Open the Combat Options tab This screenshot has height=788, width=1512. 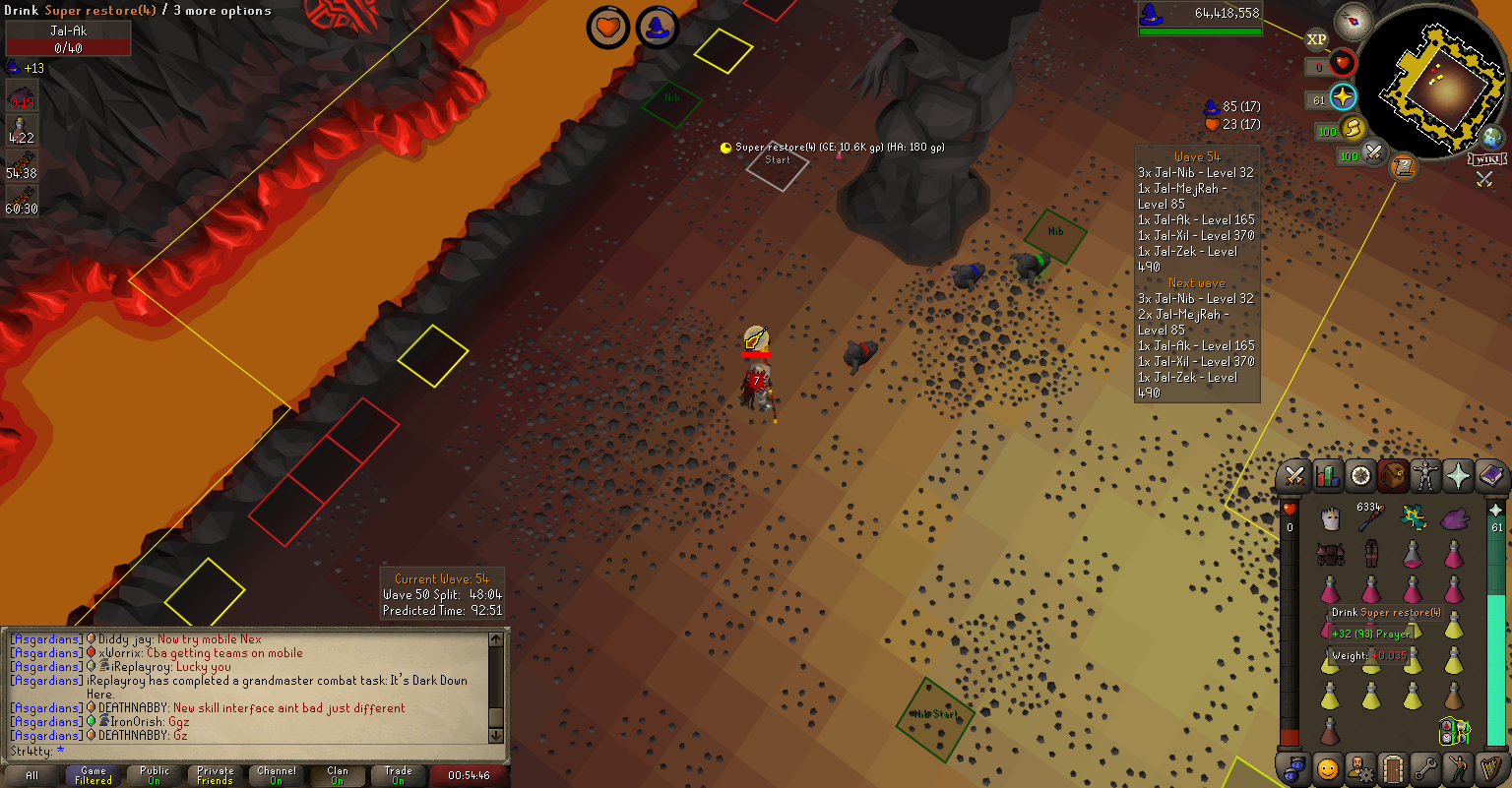pos(1294,477)
